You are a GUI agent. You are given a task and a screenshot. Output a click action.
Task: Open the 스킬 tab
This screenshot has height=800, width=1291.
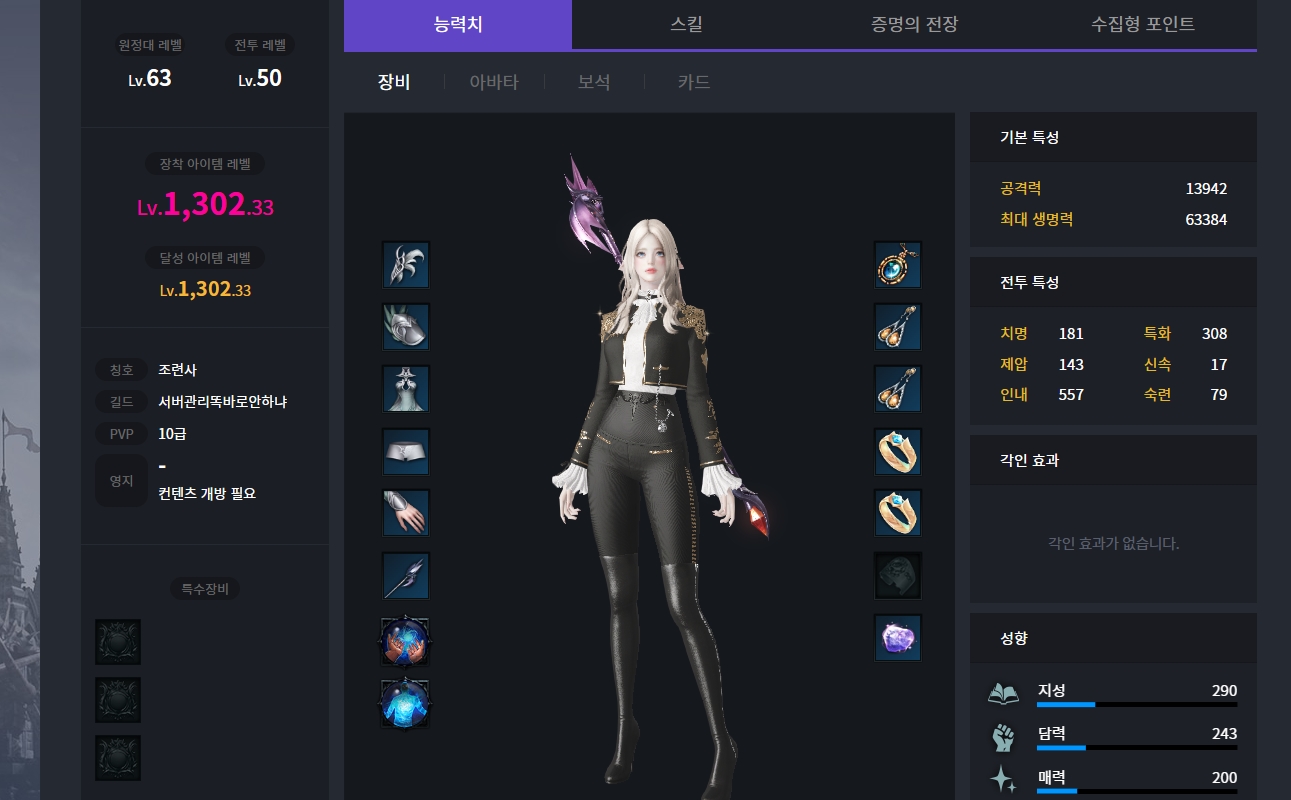click(686, 24)
